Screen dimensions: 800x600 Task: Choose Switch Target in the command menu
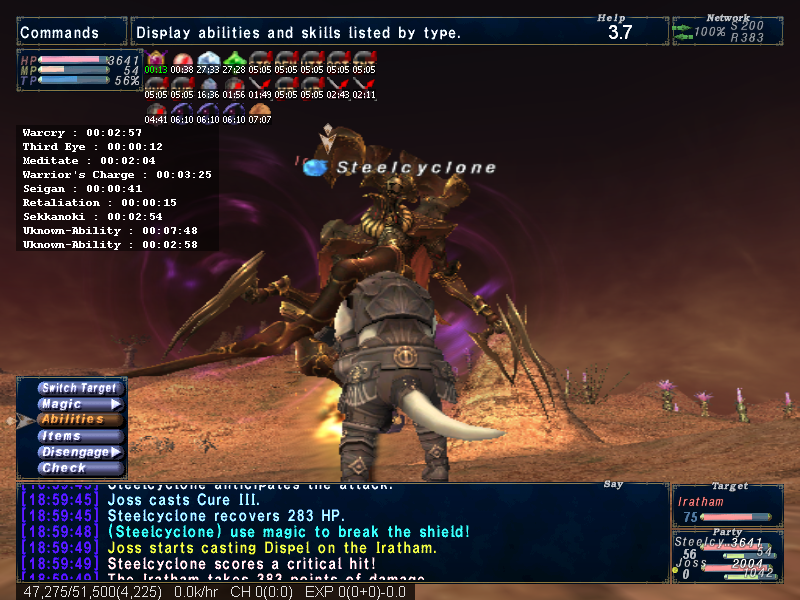pyautogui.click(x=80, y=388)
